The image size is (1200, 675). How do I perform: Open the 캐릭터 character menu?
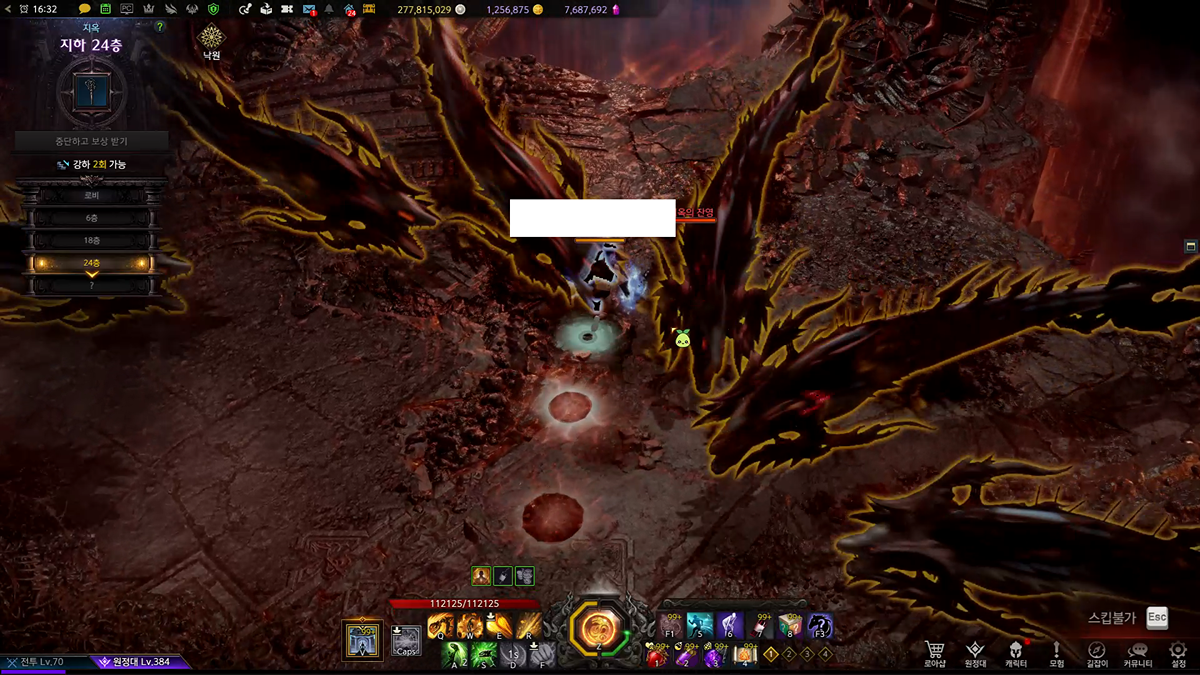click(x=1015, y=652)
